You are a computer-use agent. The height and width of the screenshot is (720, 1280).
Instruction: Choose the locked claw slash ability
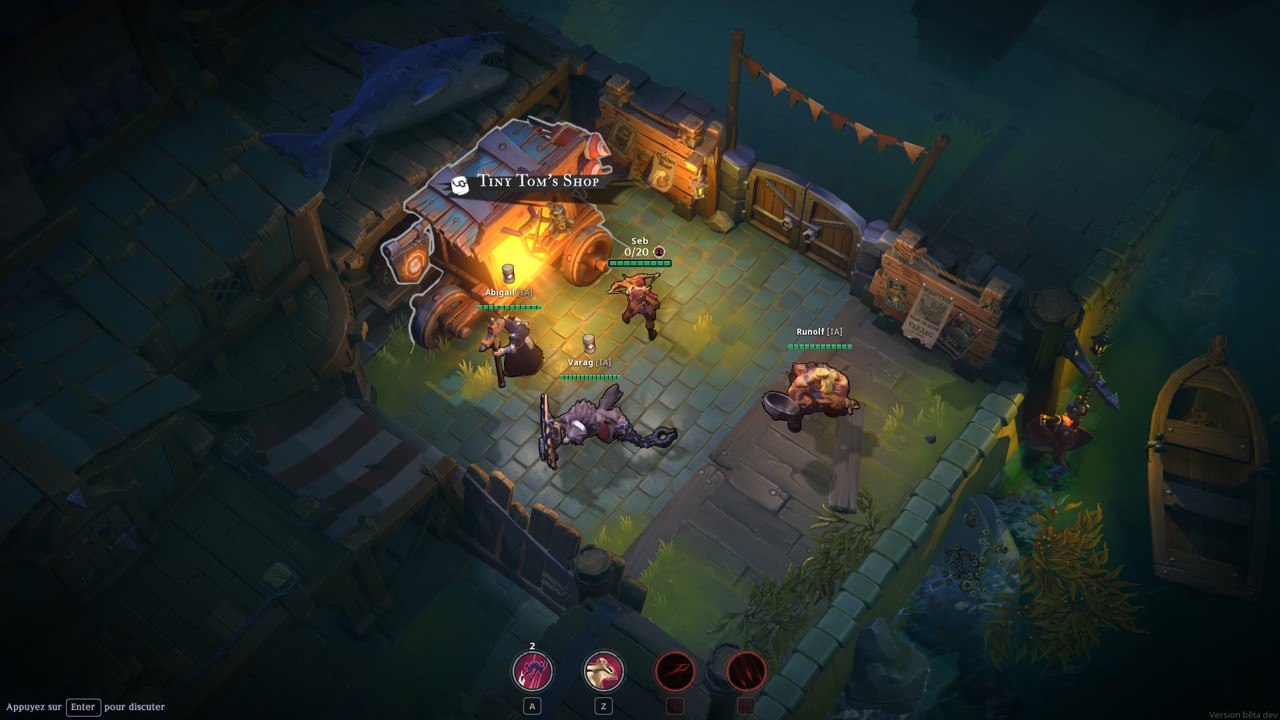(746, 671)
